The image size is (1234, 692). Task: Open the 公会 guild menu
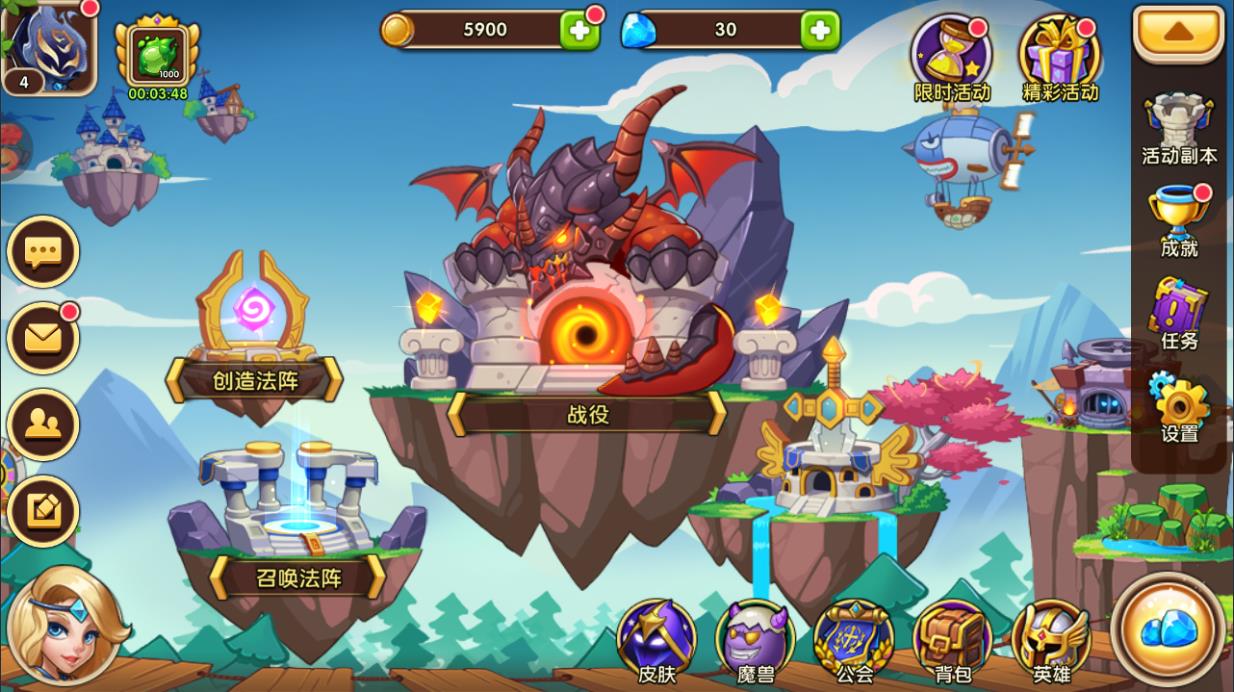[853, 642]
